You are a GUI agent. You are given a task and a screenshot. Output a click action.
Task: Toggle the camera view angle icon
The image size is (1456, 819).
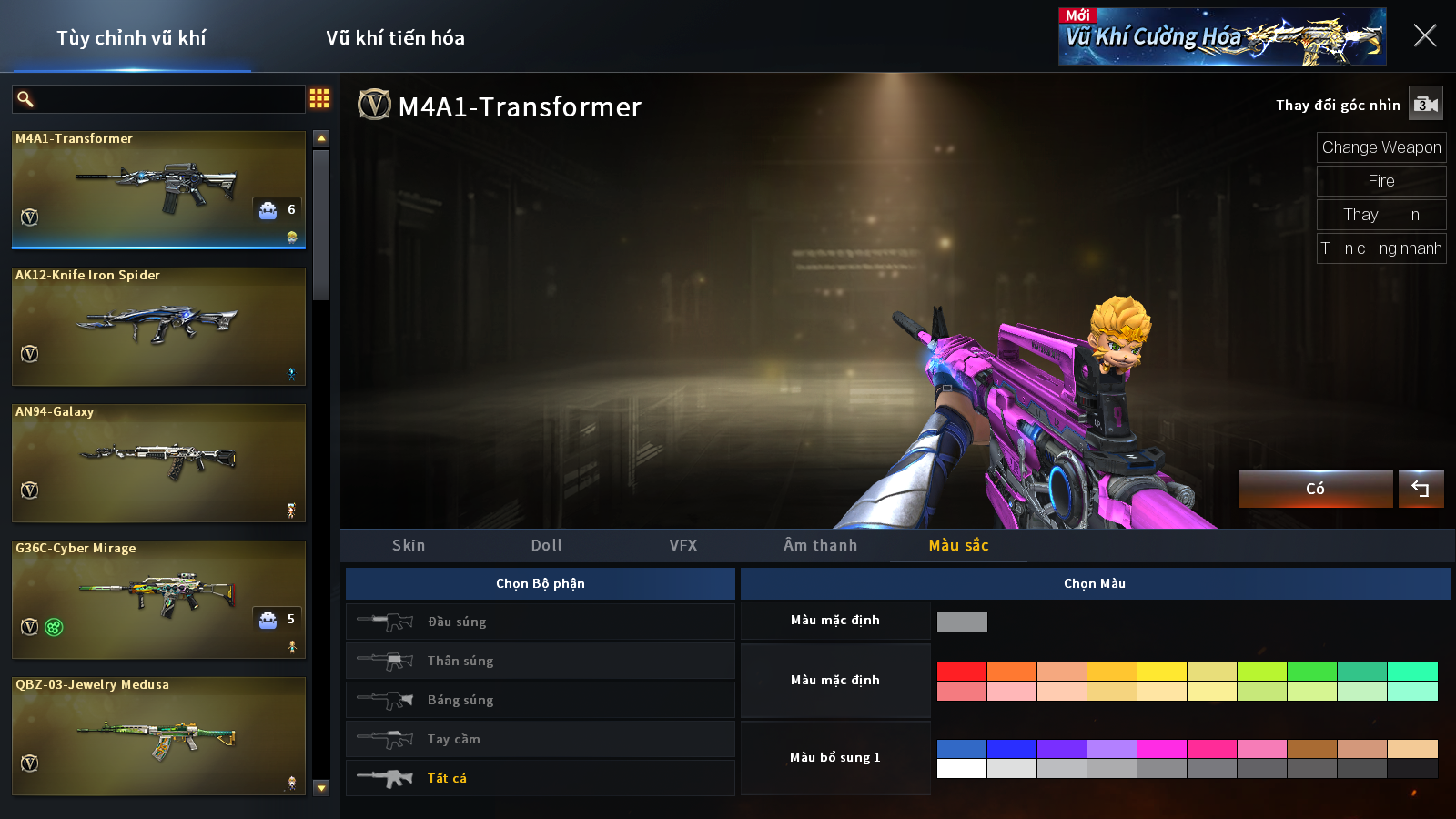[x=1425, y=105]
